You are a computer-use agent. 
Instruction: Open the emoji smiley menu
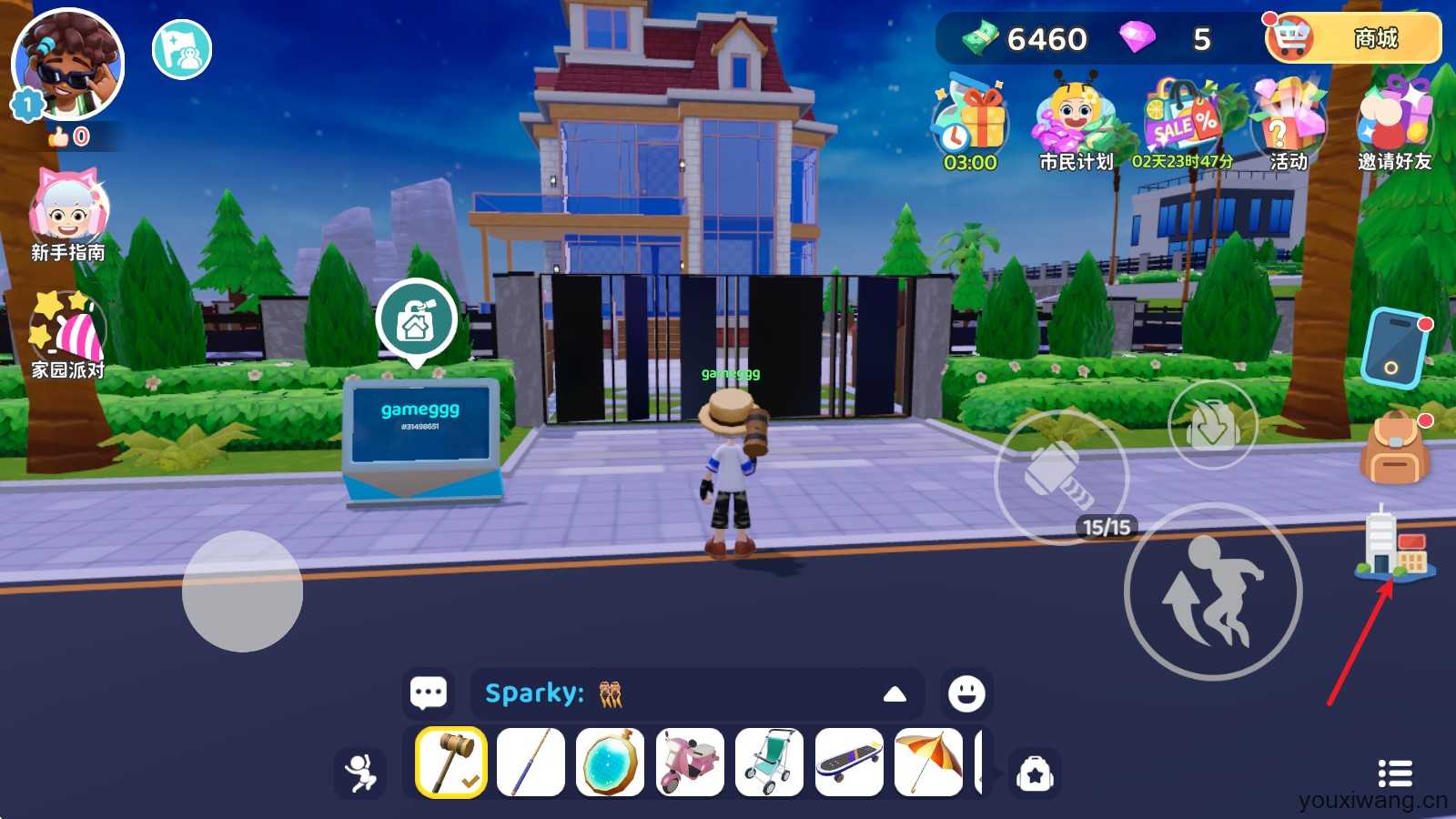[966, 693]
